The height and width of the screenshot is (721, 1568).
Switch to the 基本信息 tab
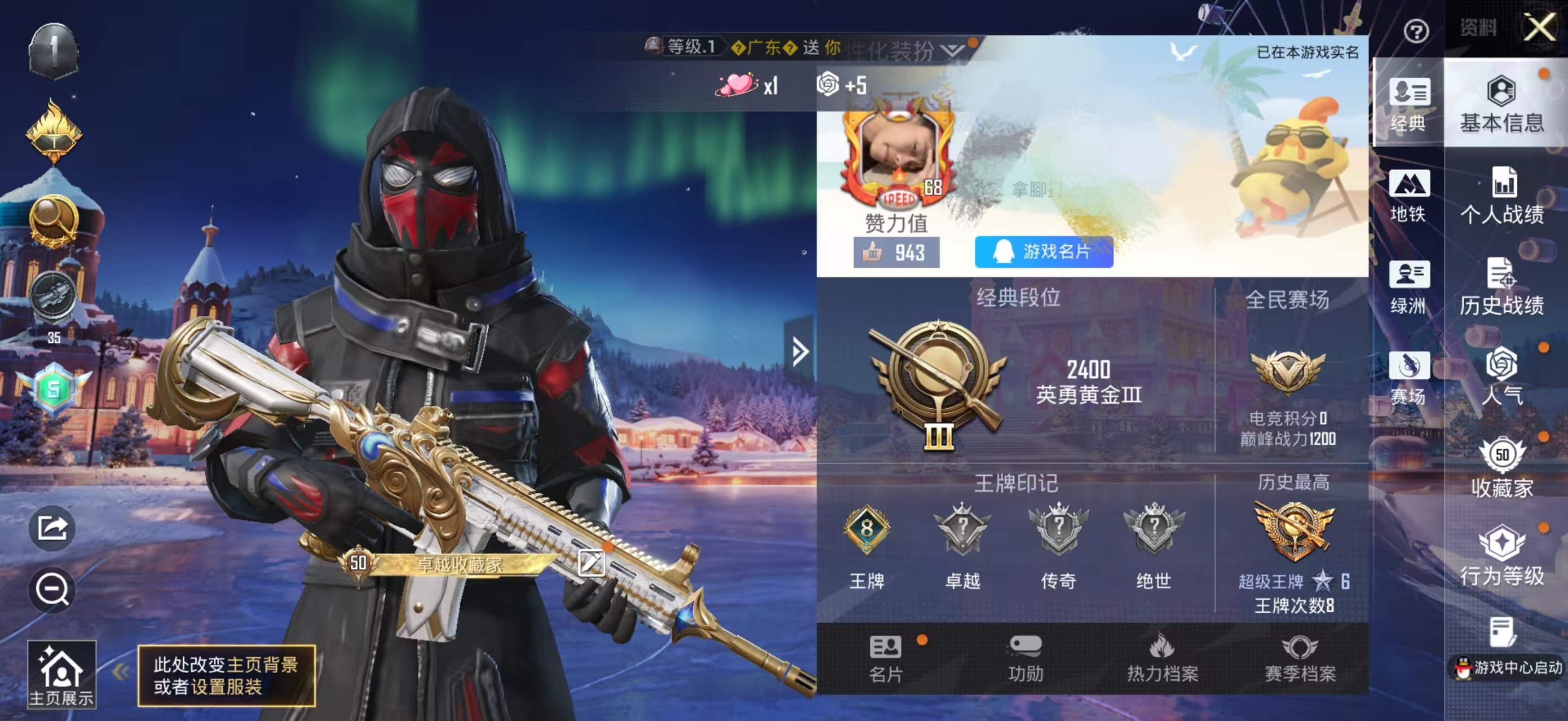tap(1501, 105)
